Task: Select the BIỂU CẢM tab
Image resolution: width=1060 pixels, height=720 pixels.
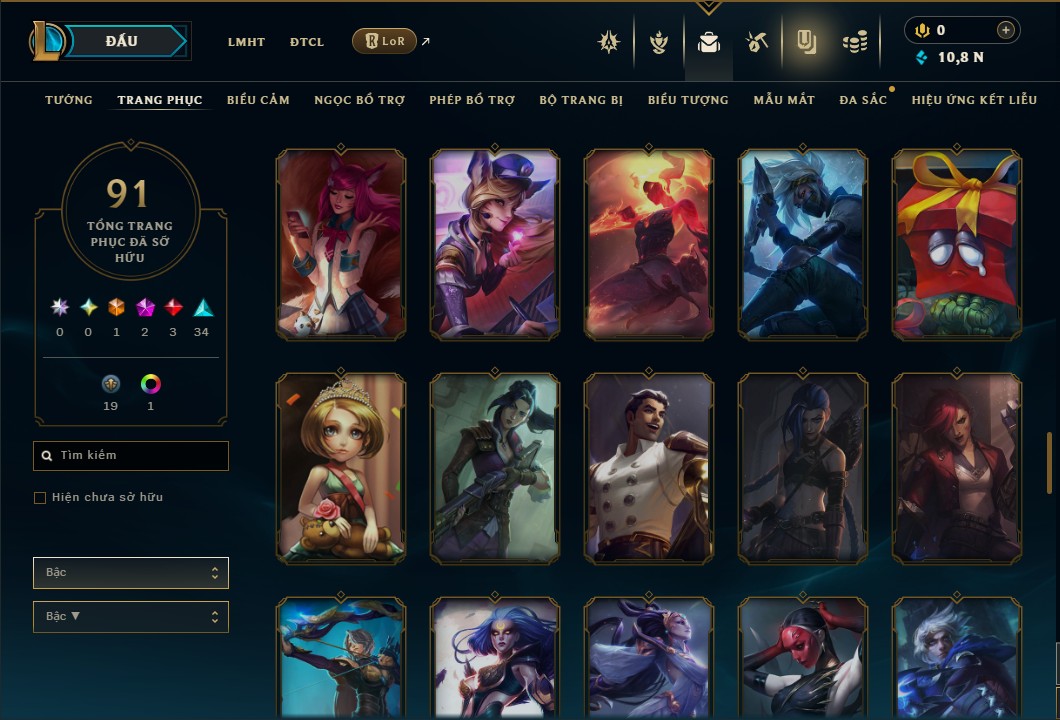Action: (x=258, y=100)
